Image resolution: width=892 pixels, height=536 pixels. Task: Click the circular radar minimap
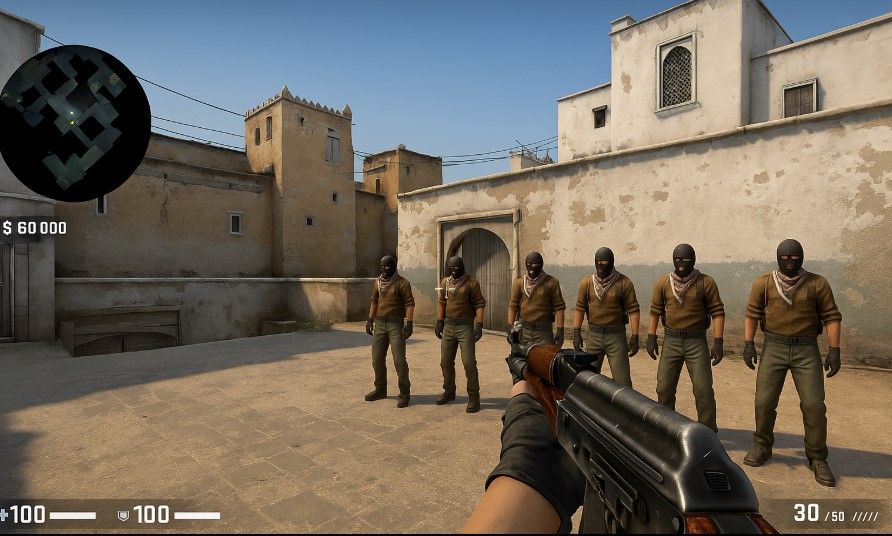tap(75, 122)
